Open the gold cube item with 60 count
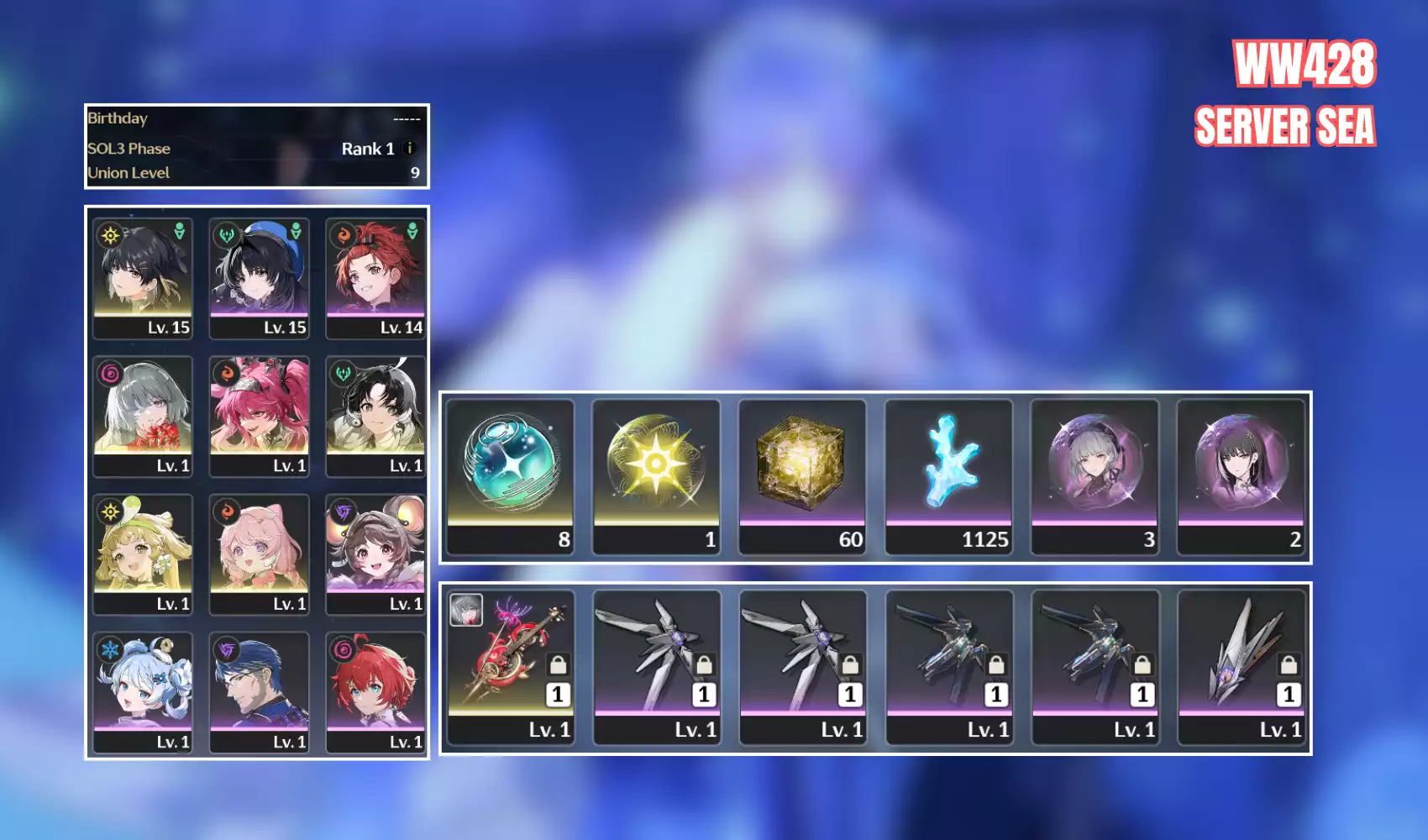Screen dimensions: 1428x840 pos(802,475)
